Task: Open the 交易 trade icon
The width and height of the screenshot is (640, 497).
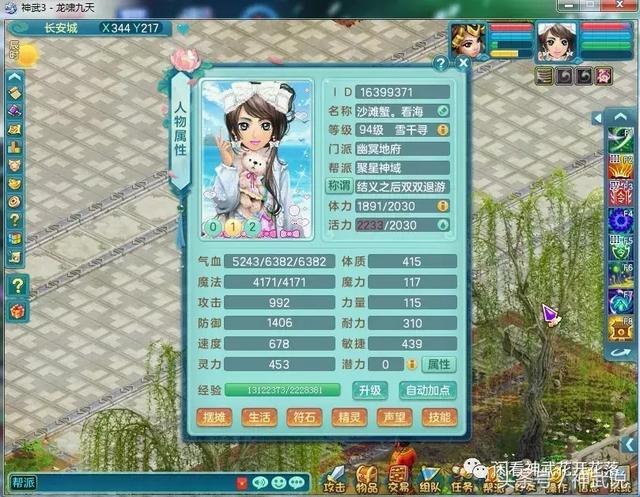Action: [399, 478]
